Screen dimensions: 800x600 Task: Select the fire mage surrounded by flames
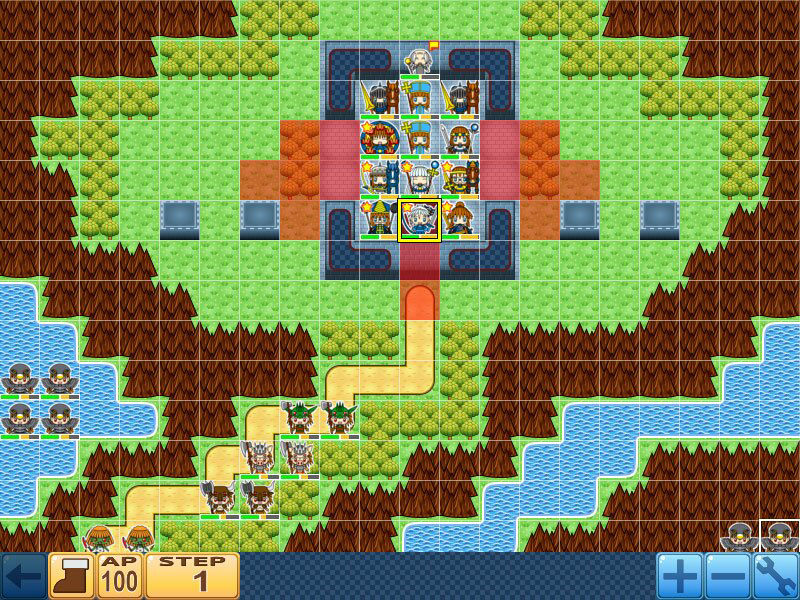(x=379, y=140)
